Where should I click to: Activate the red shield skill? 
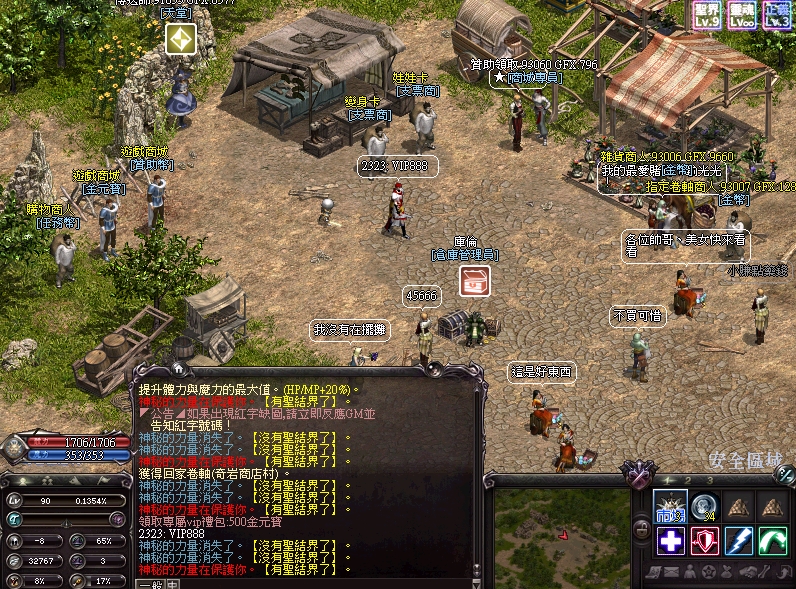click(704, 541)
